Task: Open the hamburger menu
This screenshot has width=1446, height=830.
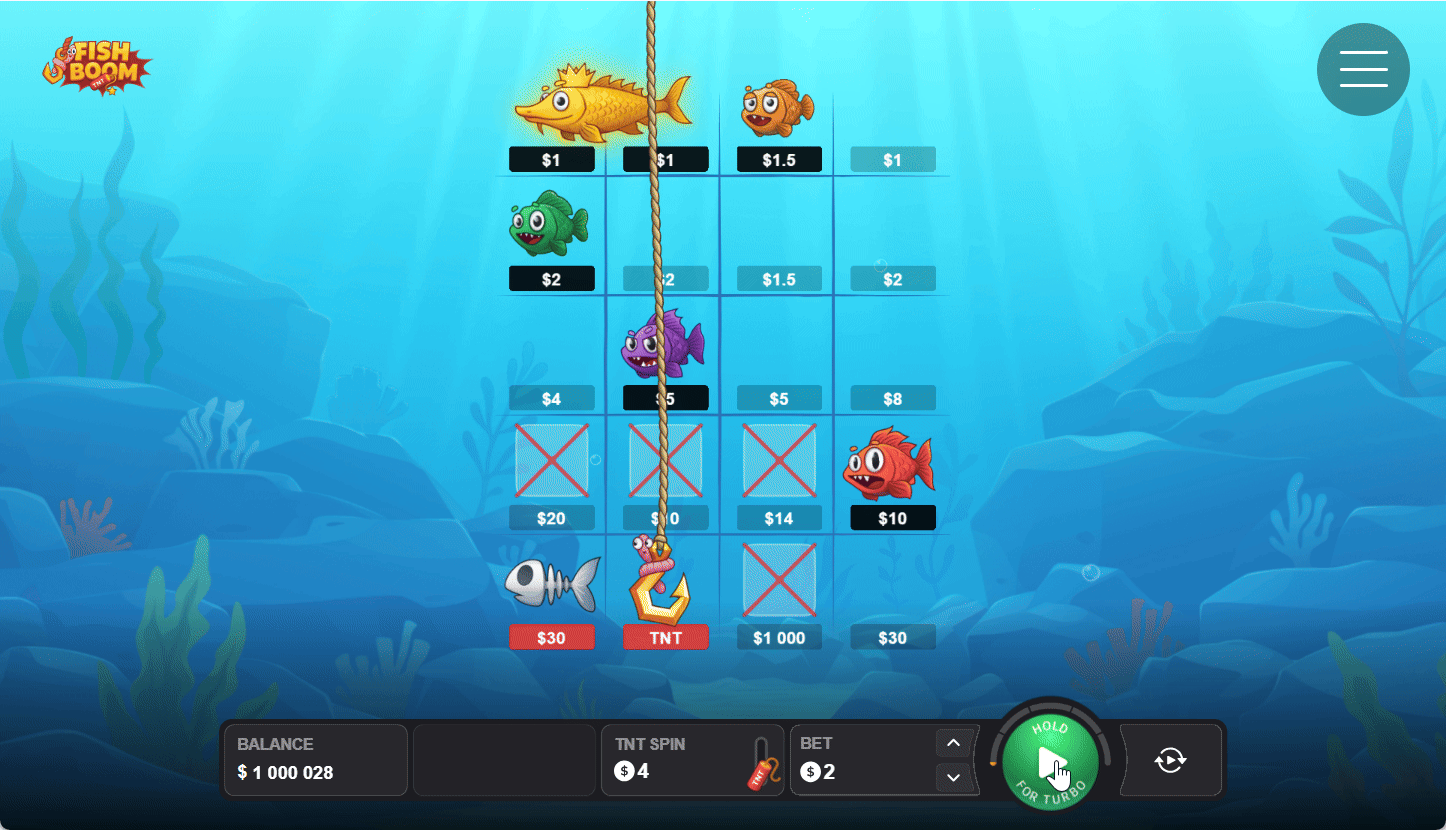Action: pos(1363,69)
